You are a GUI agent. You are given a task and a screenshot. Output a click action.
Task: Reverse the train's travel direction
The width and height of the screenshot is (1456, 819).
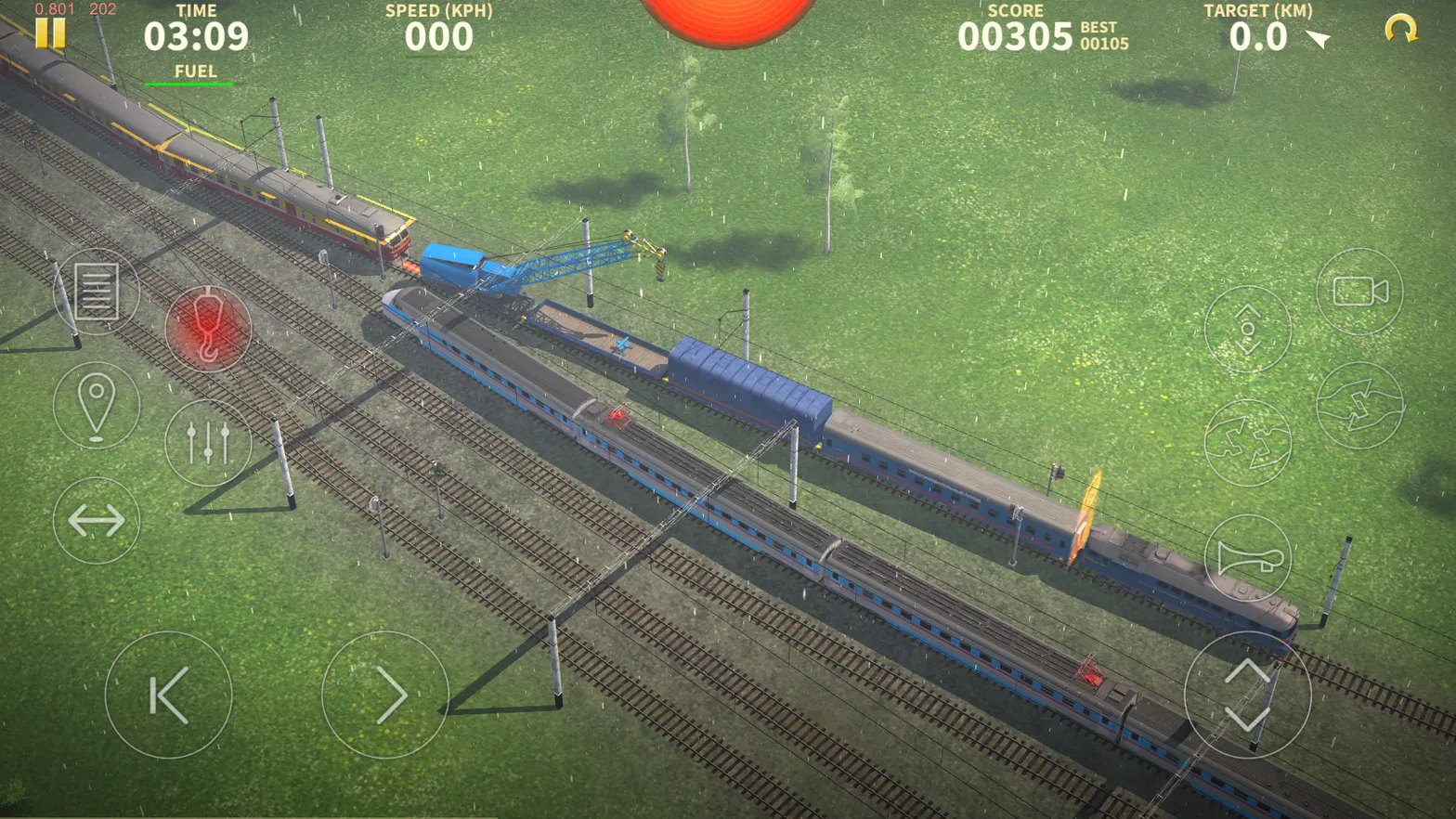point(97,521)
